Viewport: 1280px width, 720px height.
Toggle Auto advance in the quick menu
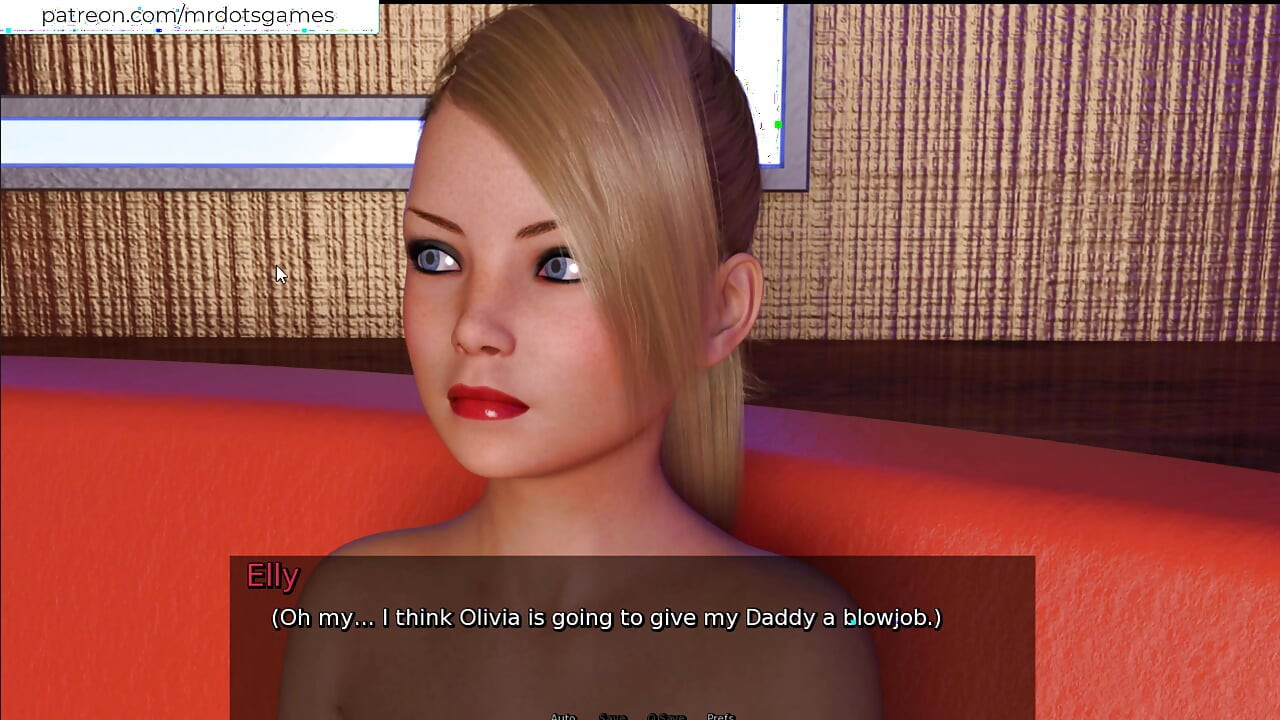(563, 716)
